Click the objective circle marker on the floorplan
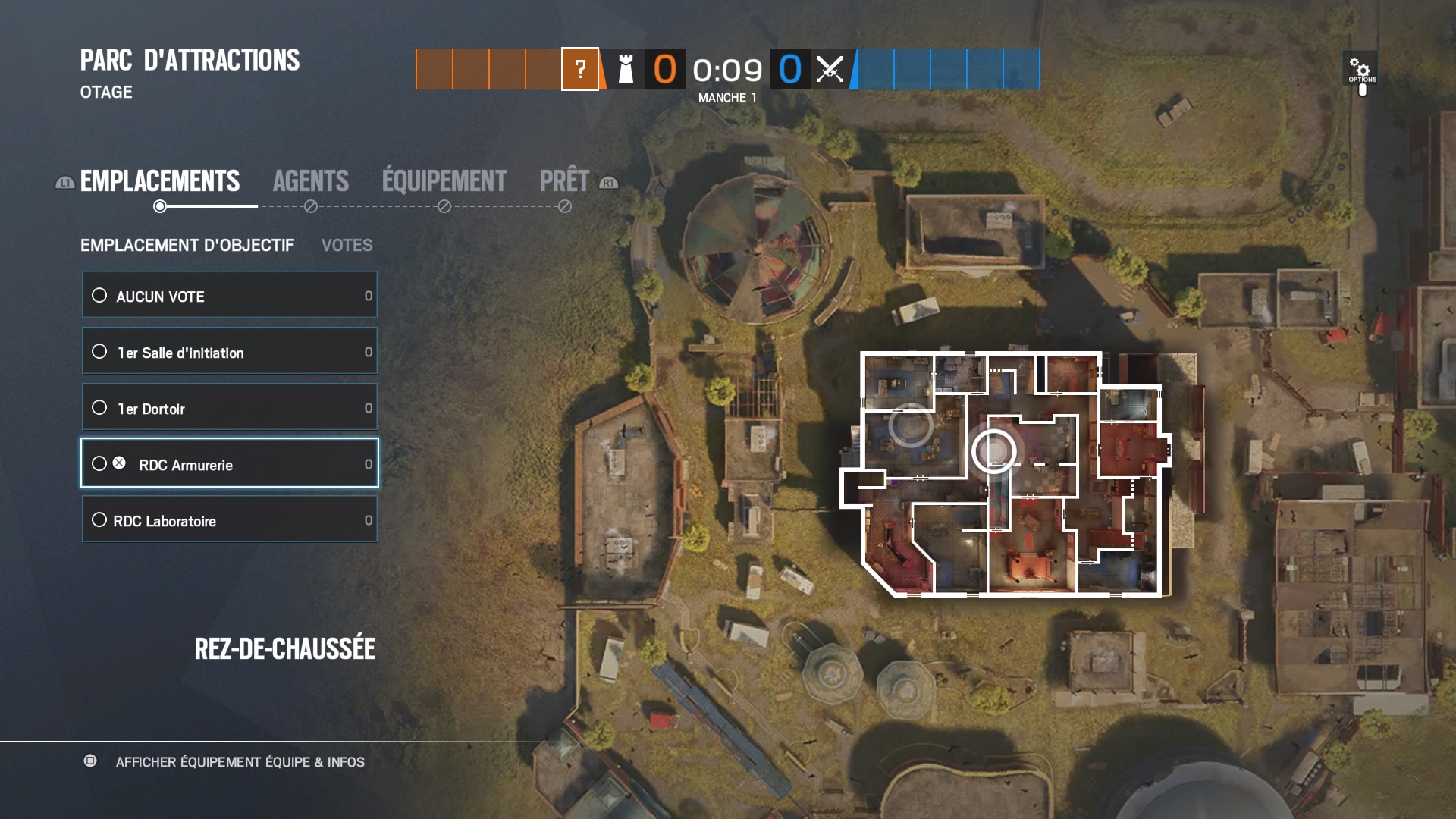 point(993,452)
